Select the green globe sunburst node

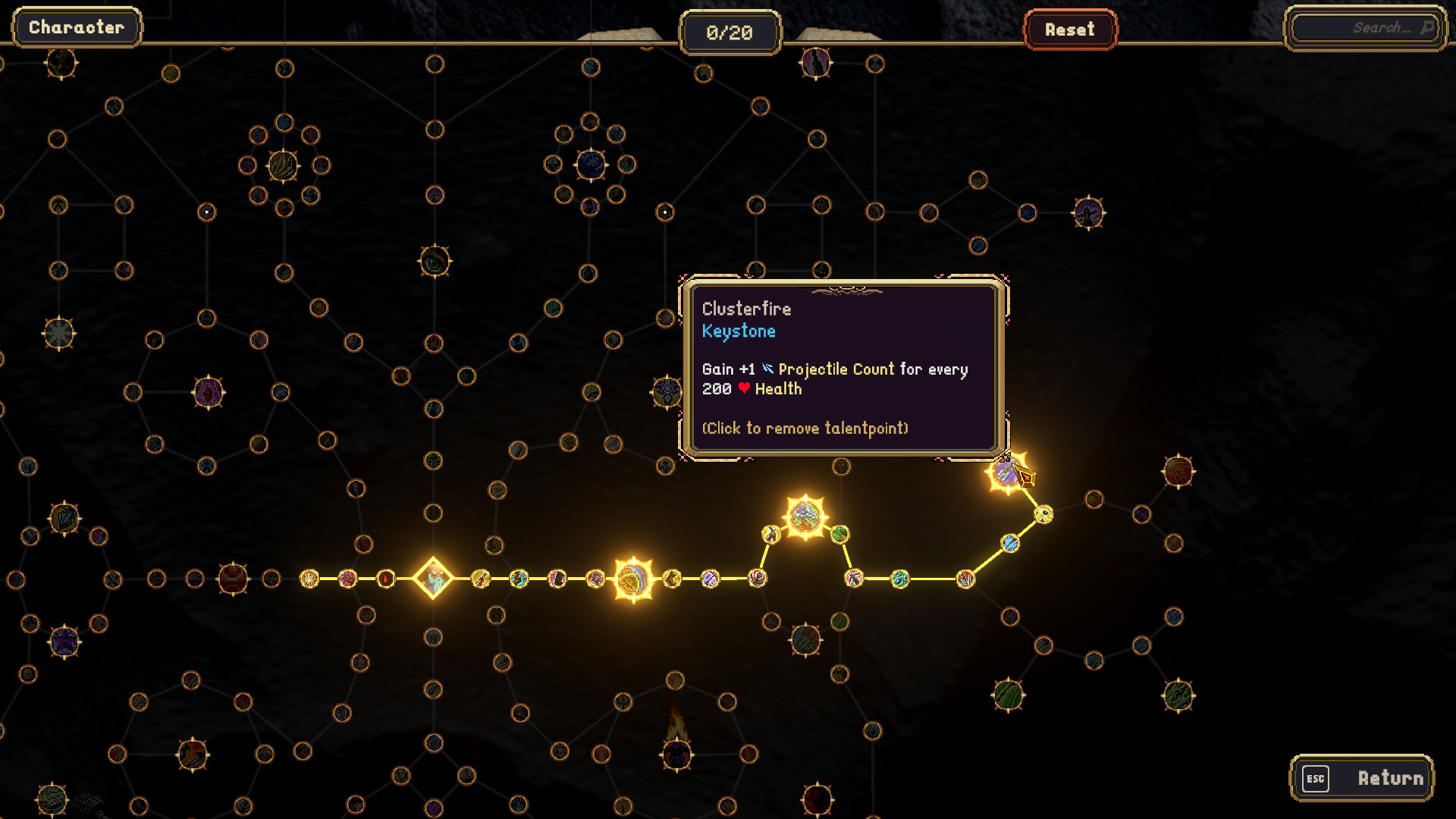804,514
